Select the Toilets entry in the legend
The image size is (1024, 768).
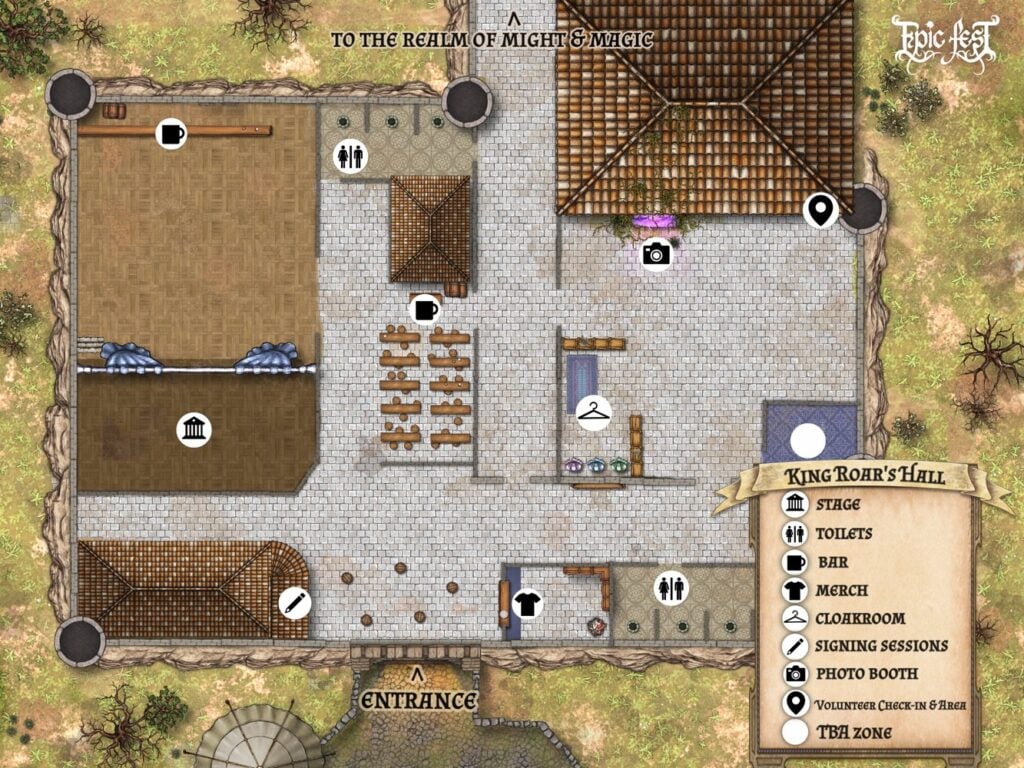coord(843,534)
